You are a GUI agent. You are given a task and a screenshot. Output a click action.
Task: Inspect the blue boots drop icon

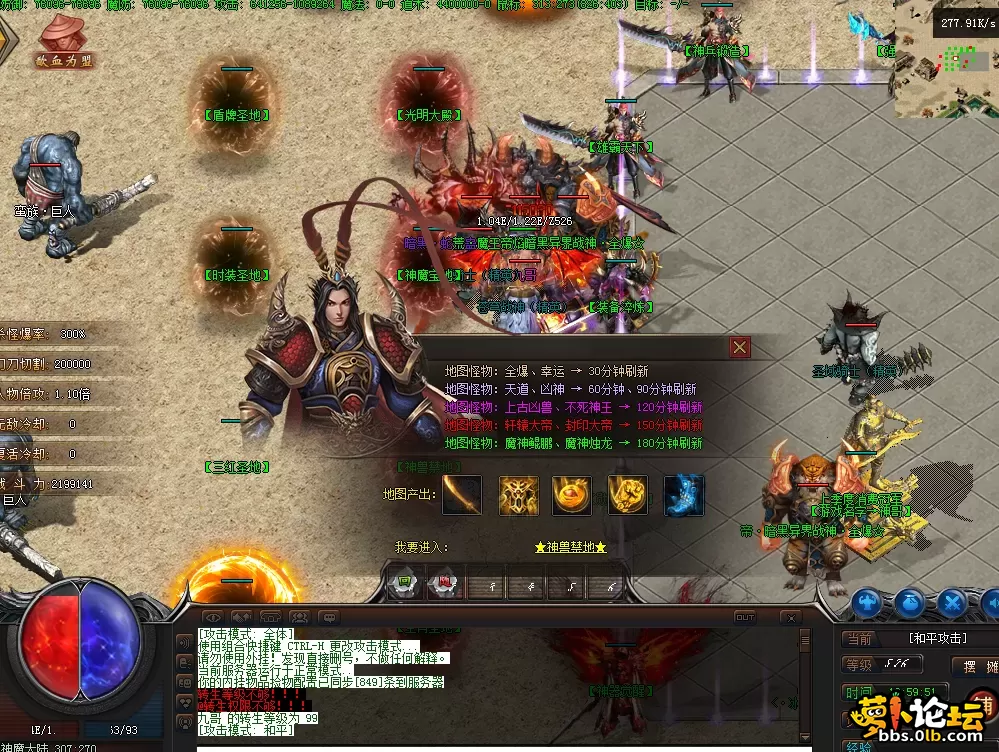pos(684,495)
